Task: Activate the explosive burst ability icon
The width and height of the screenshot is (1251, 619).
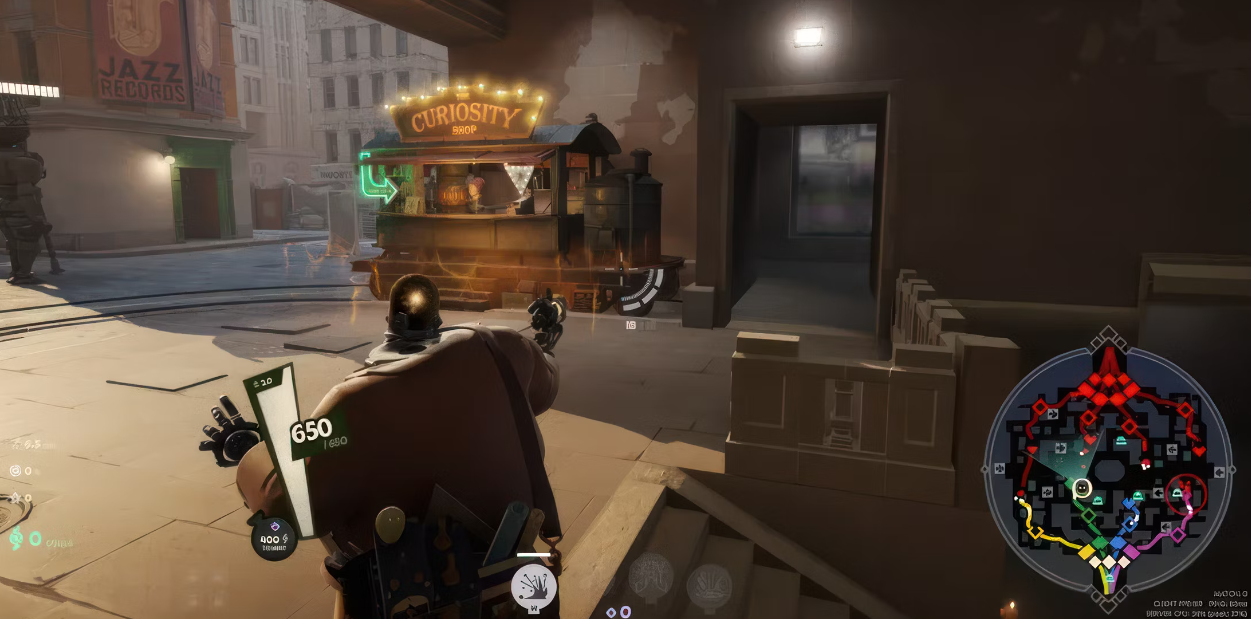Action: pos(533,585)
